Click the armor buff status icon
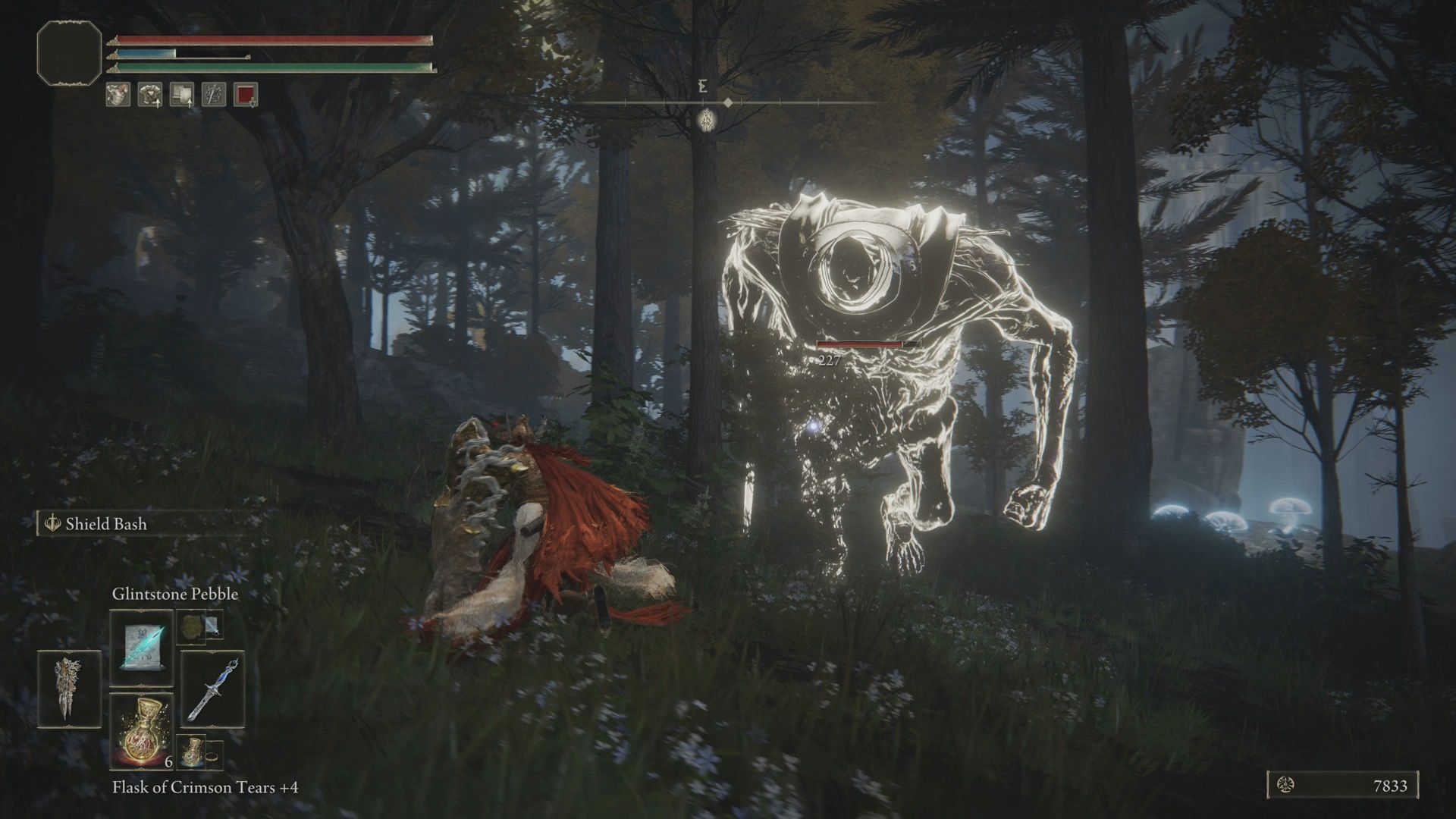The image size is (1456, 819). point(149,94)
